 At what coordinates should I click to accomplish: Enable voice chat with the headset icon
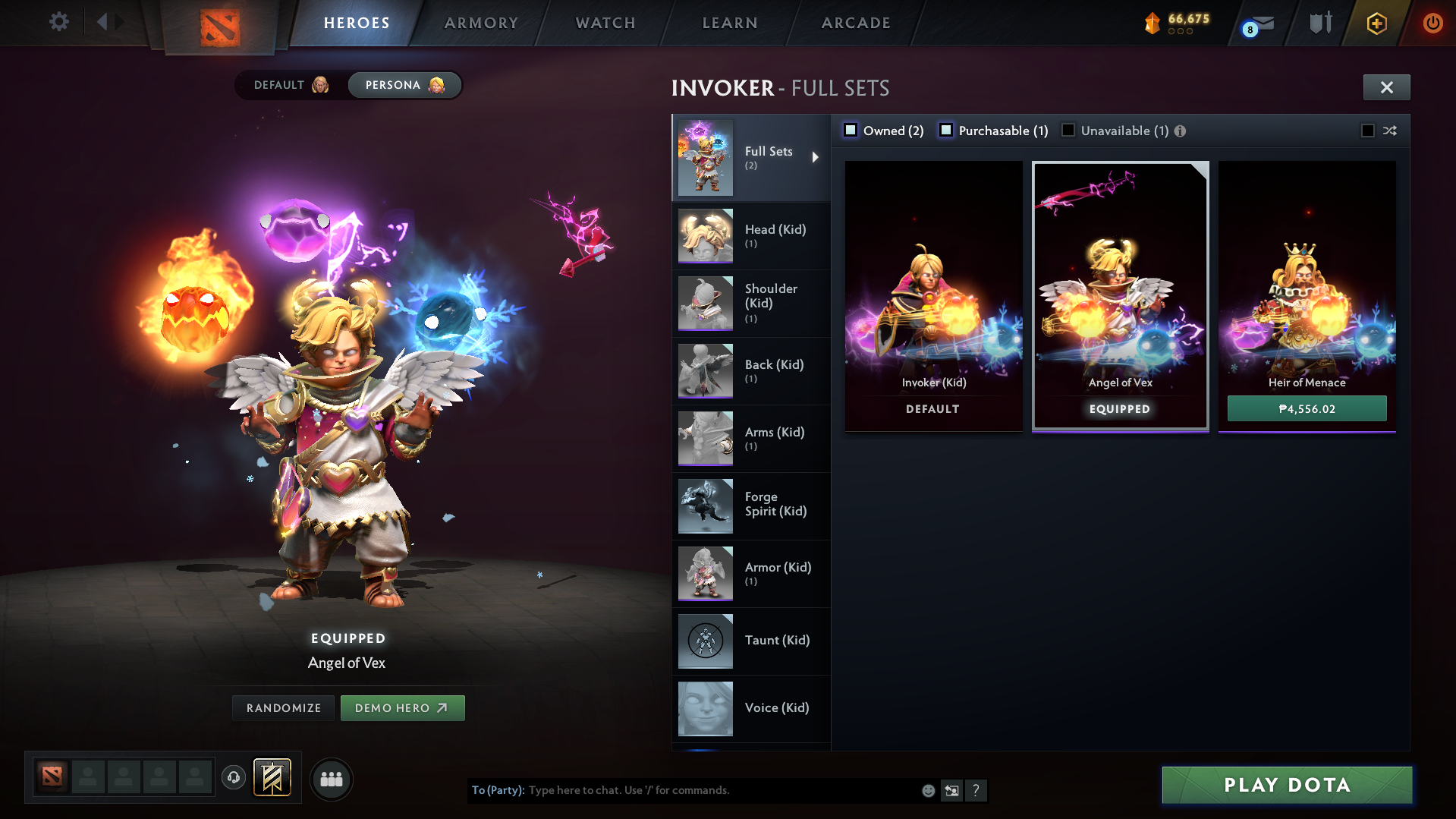click(x=234, y=778)
